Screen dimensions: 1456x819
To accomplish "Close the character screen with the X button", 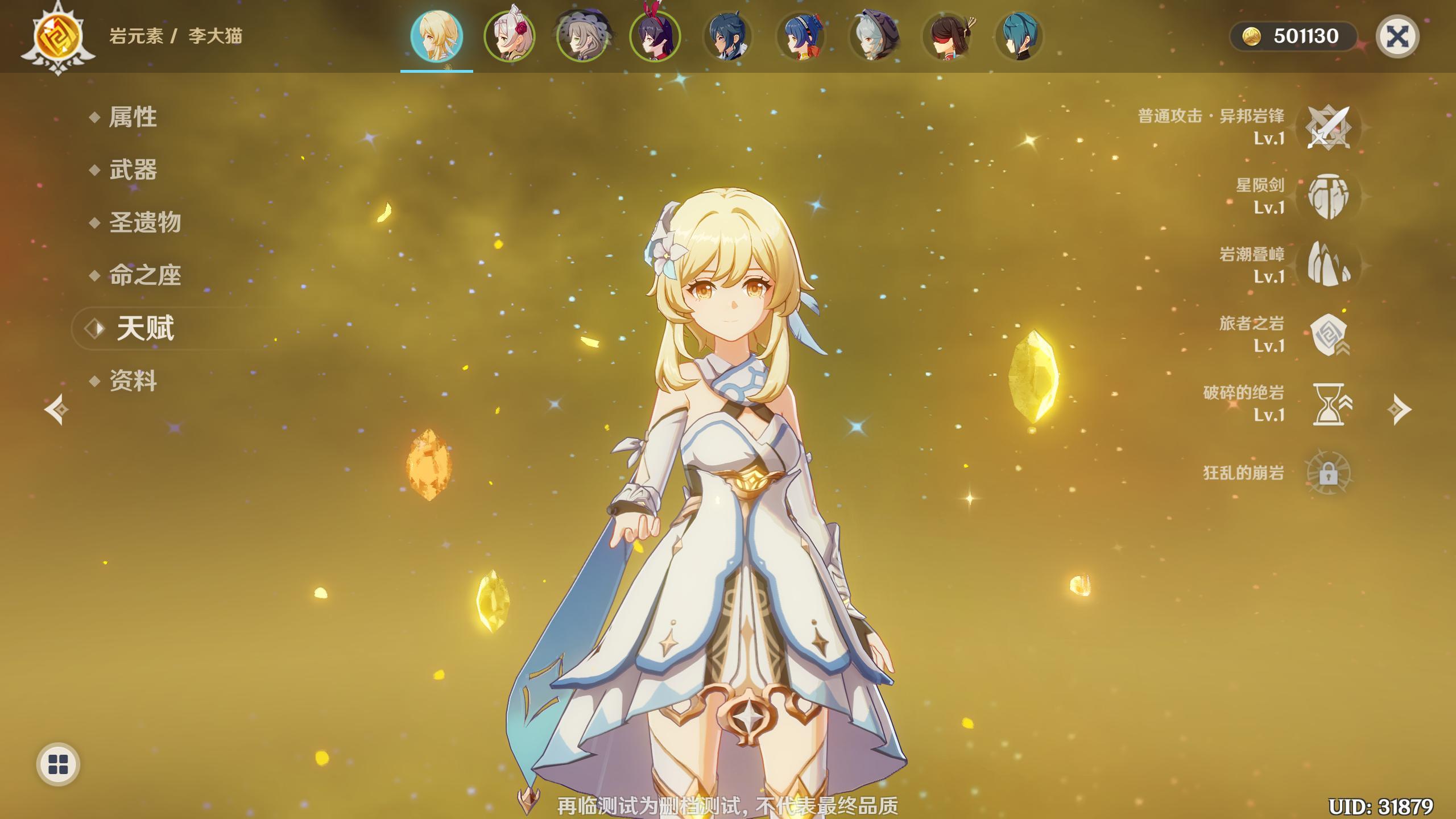I will (x=1397, y=37).
